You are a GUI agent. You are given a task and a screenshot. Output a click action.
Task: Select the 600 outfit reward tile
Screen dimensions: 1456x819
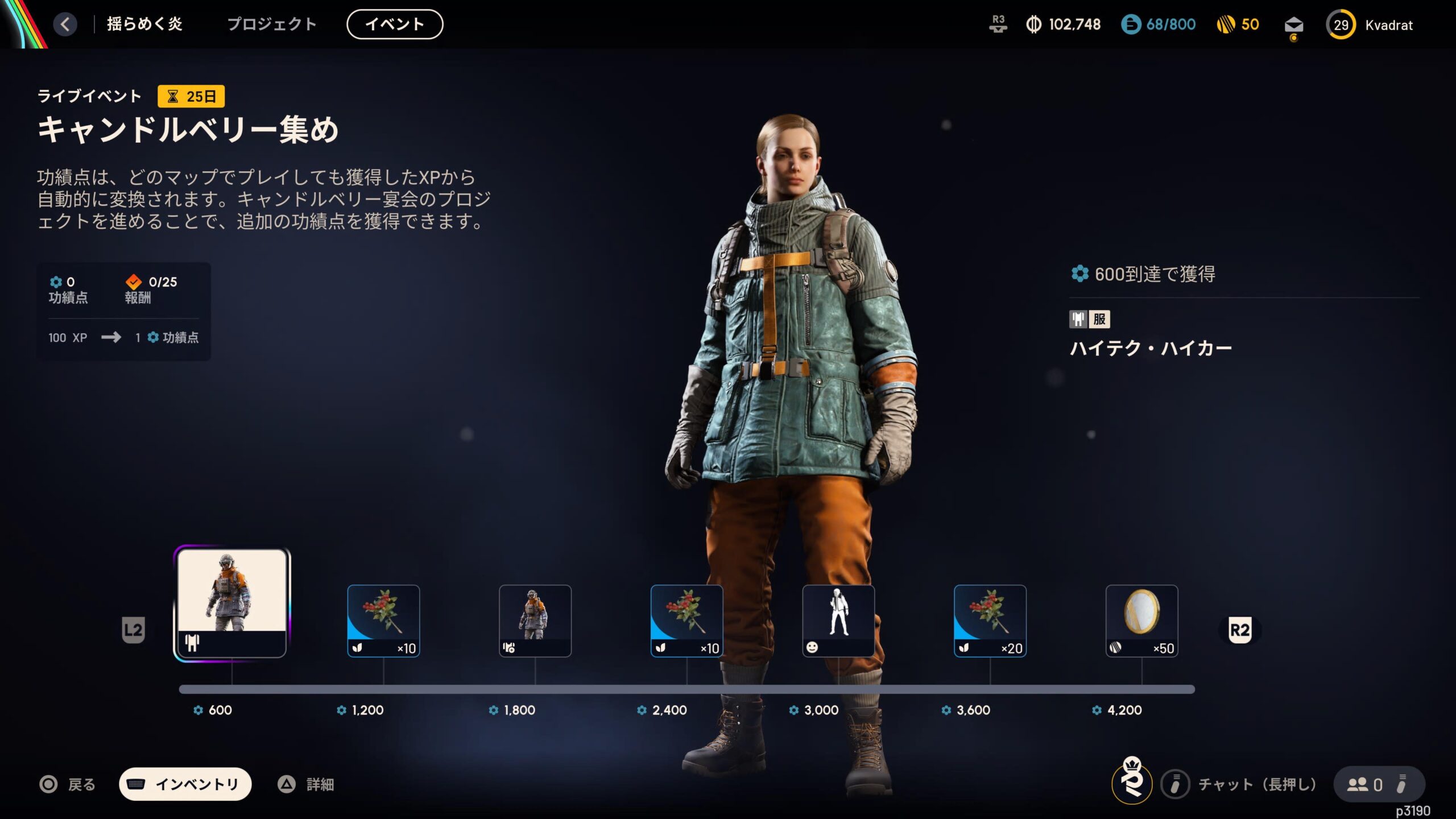(x=232, y=603)
